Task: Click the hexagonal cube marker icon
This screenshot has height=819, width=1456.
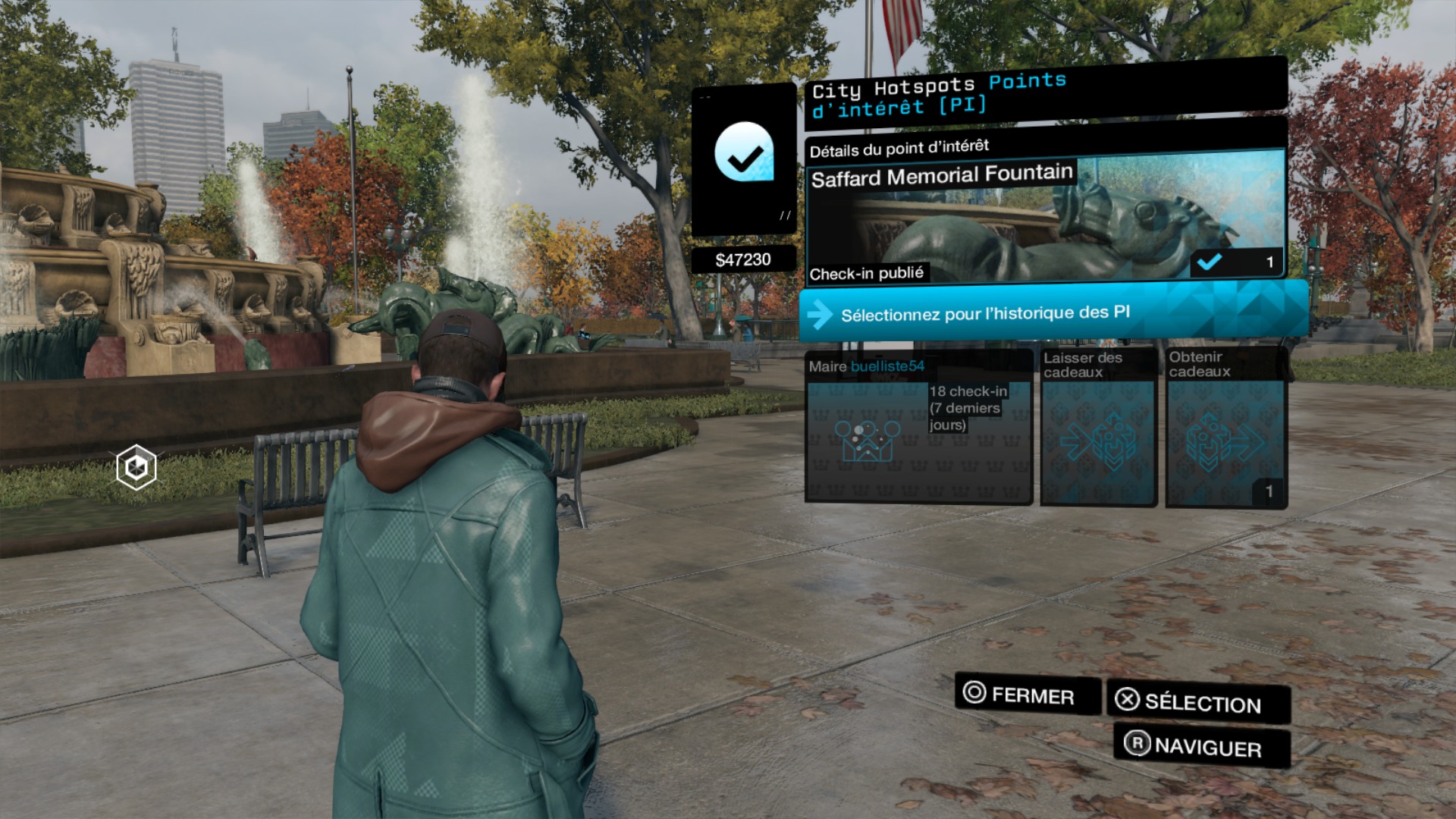Action: point(136,468)
